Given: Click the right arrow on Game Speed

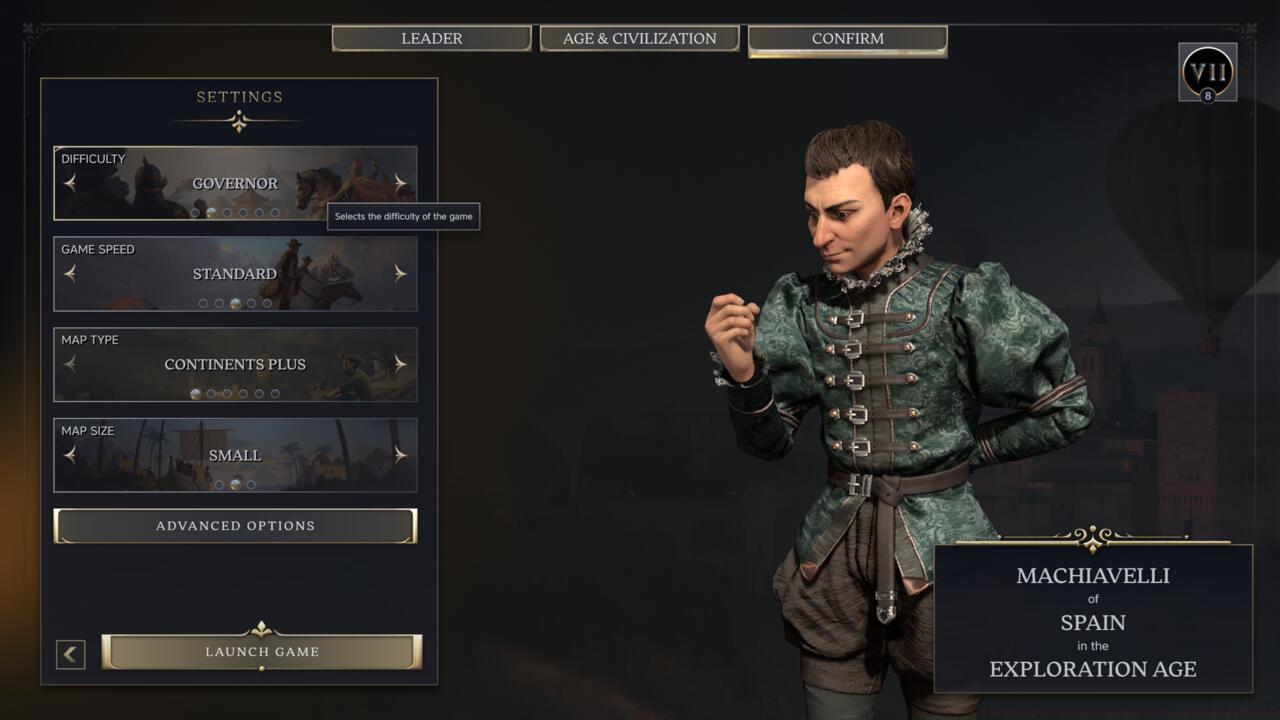Looking at the screenshot, I should (400, 273).
